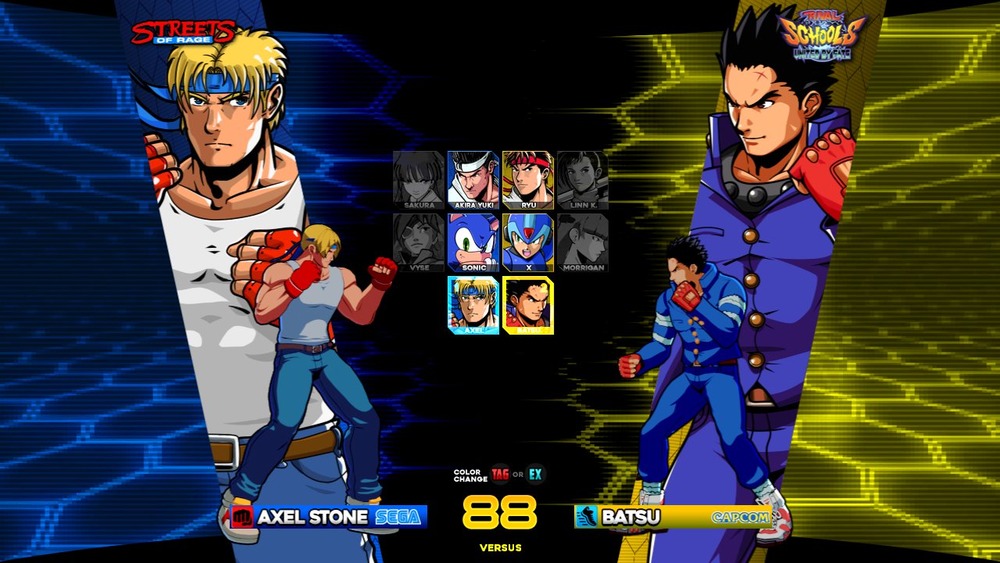This screenshot has width=1000, height=563.
Task: Choose the Morrigan portrait
Action: tap(581, 242)
